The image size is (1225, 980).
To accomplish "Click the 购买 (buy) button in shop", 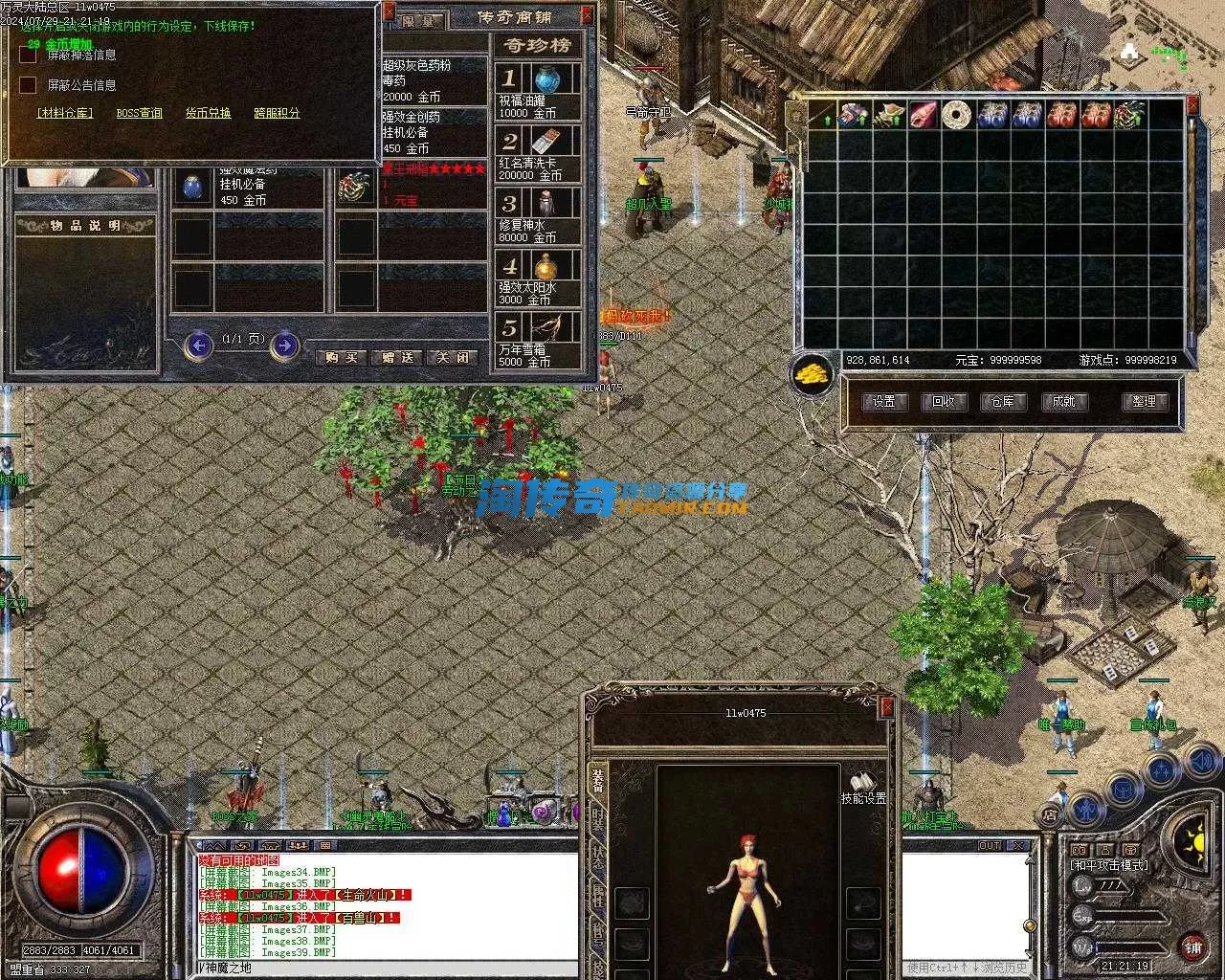I will point(342,357).
